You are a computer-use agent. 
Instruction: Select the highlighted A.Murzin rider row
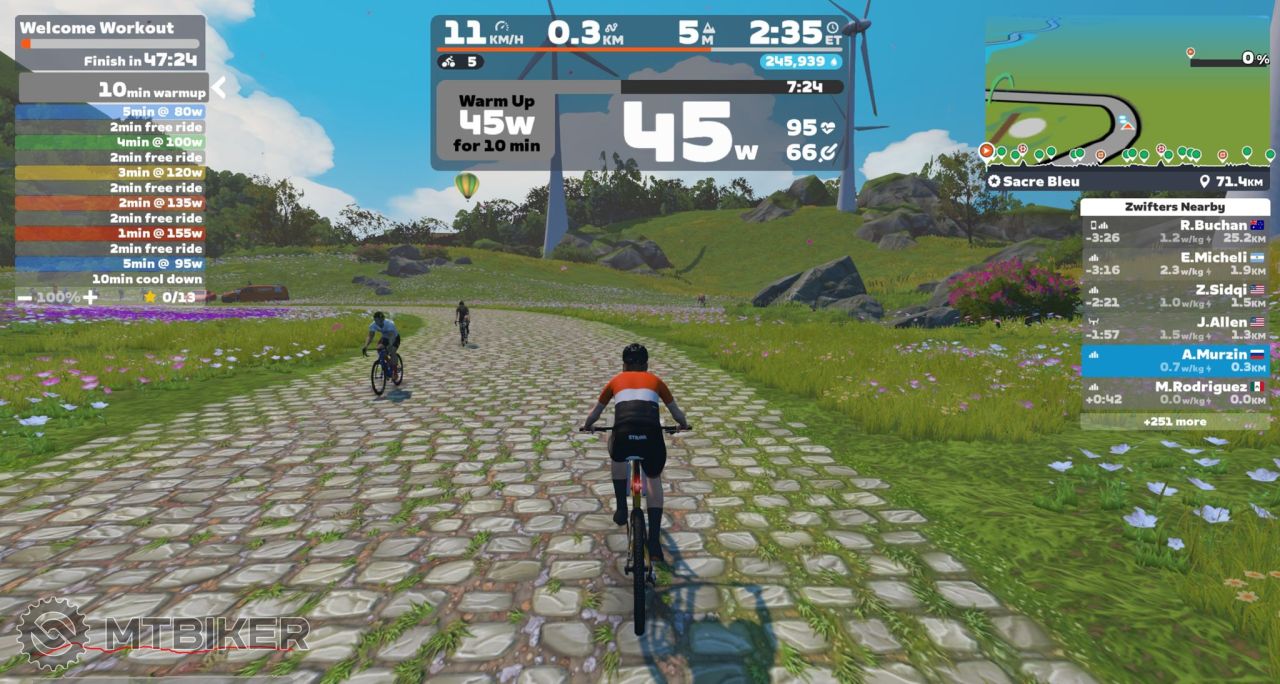1176,360
